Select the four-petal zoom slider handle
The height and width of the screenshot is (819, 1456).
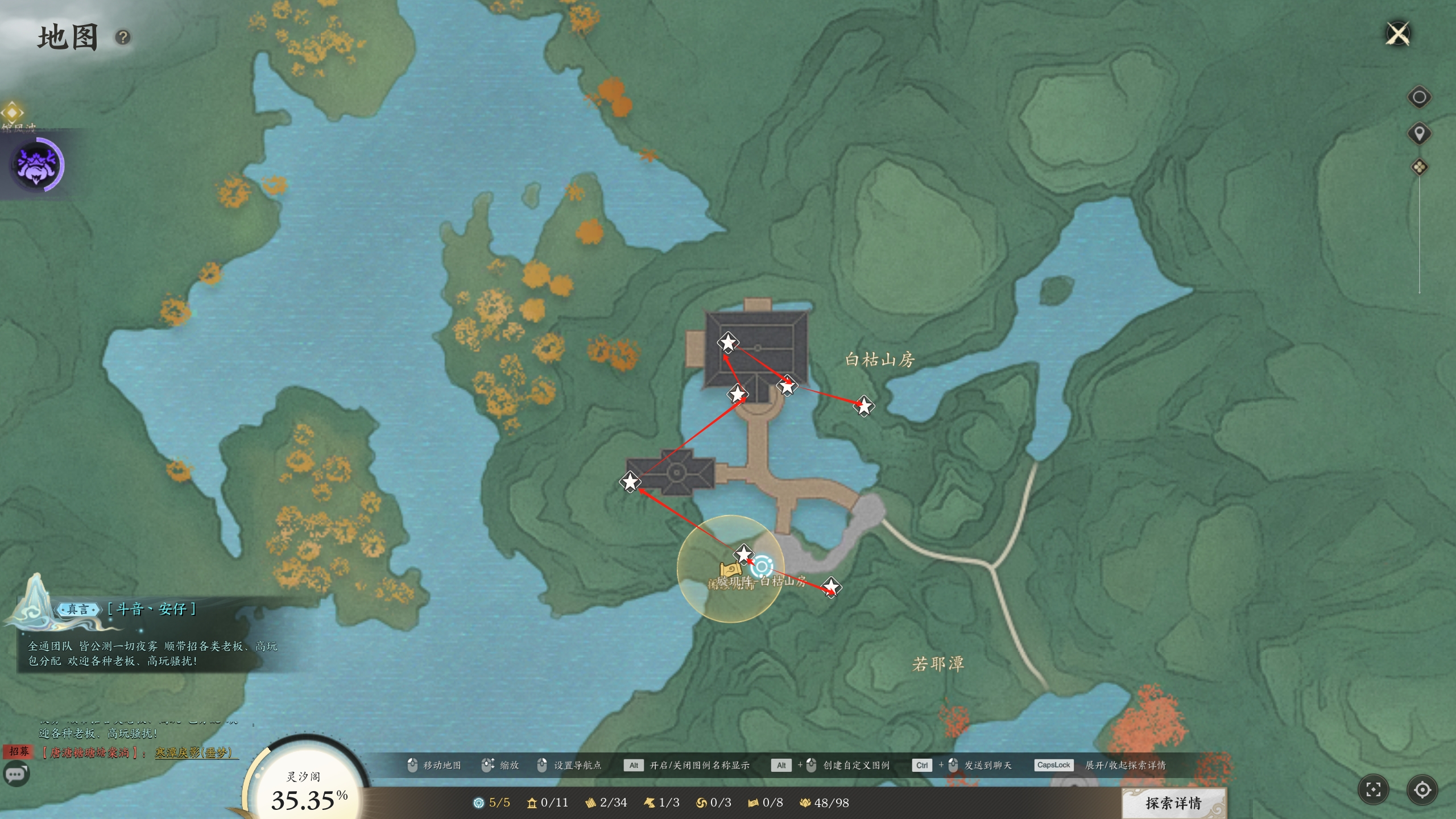[x=1419, y=167]
